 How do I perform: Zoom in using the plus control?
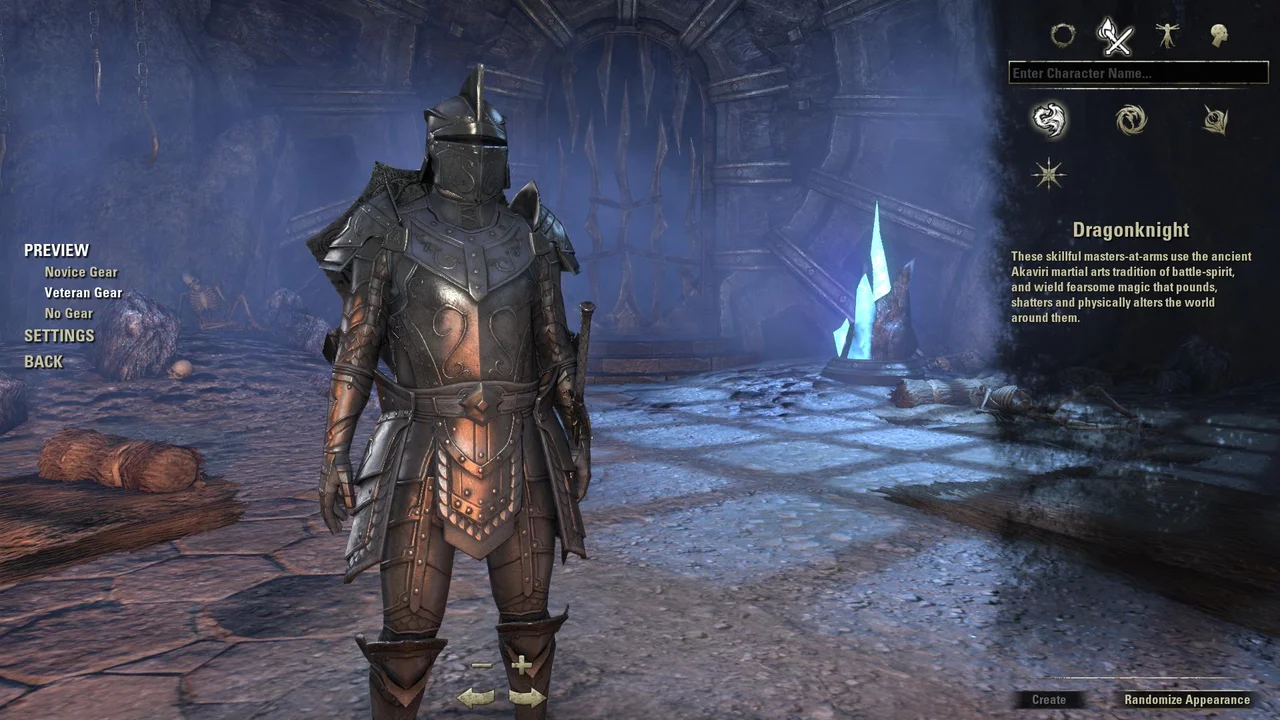pyautogui.click(x=521, y=663)
